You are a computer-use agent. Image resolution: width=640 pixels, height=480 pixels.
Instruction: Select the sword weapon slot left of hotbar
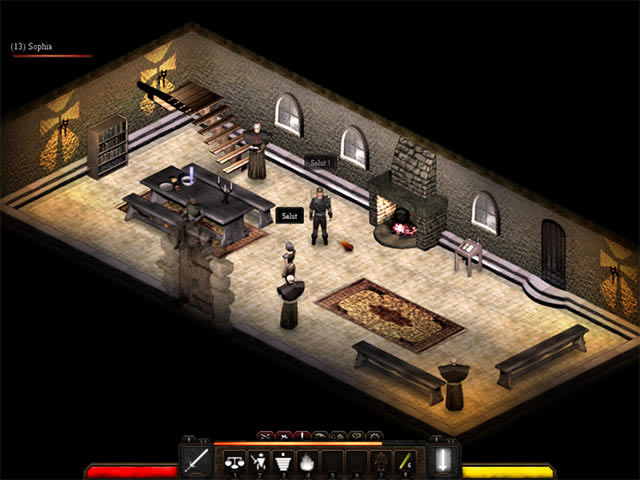point(196,461)
